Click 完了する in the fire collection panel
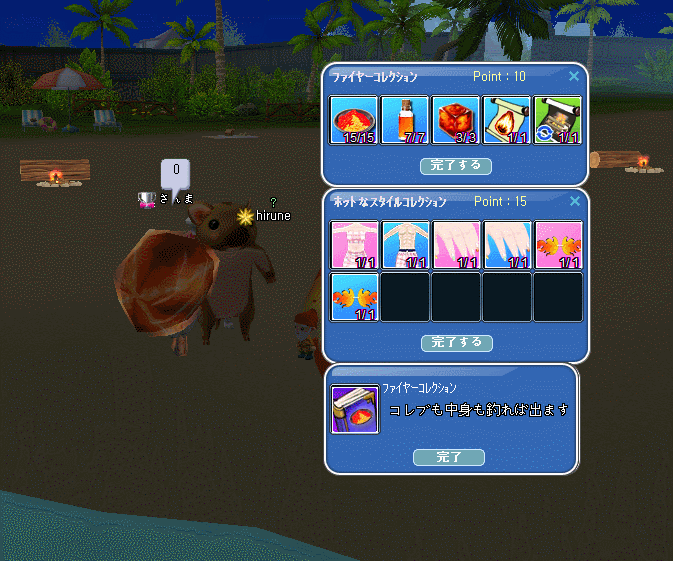Image resolution: width=673 pixels, height=561 pixels. [456, 165]
